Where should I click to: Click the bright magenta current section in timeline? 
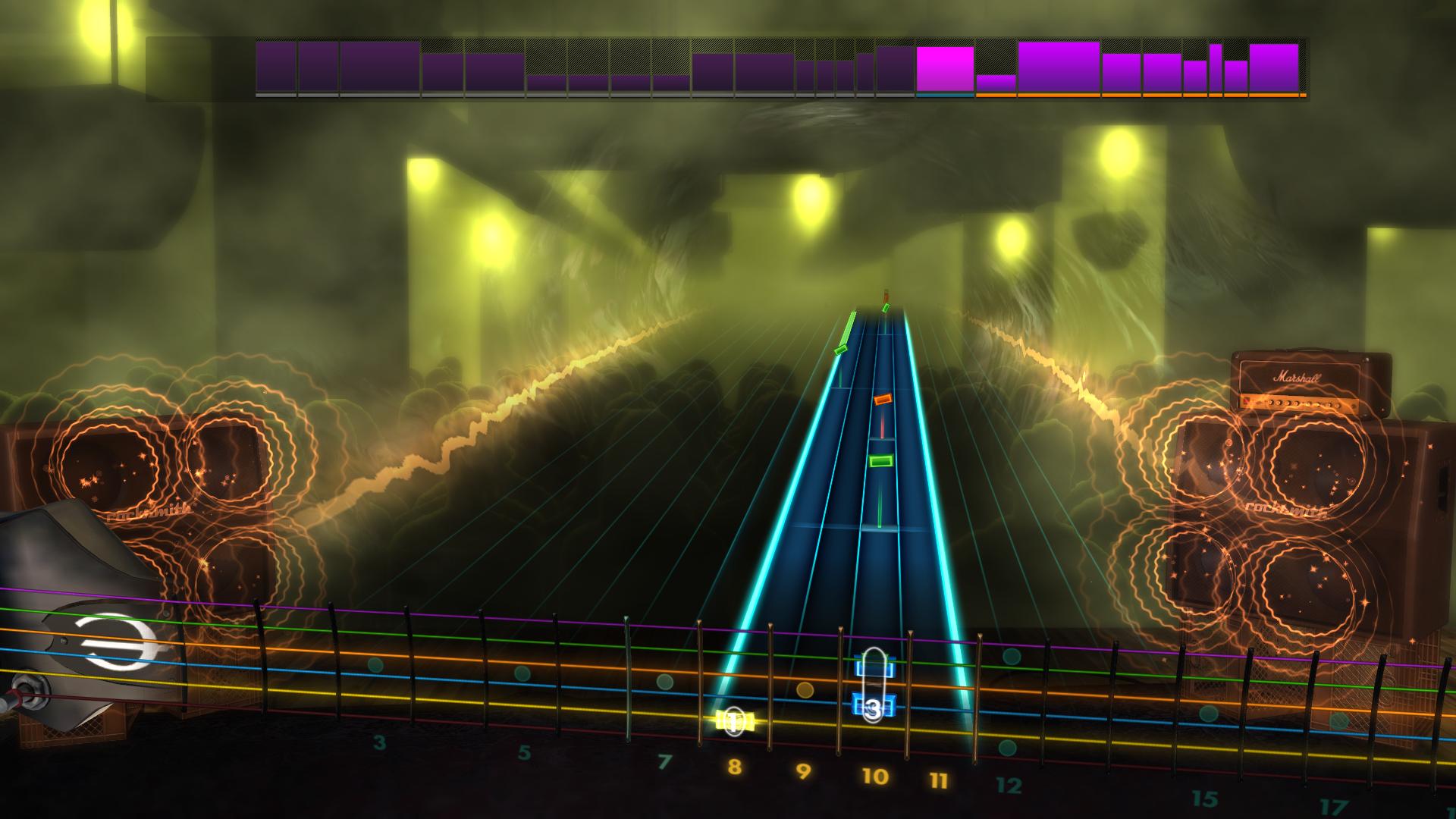[944, 68]
